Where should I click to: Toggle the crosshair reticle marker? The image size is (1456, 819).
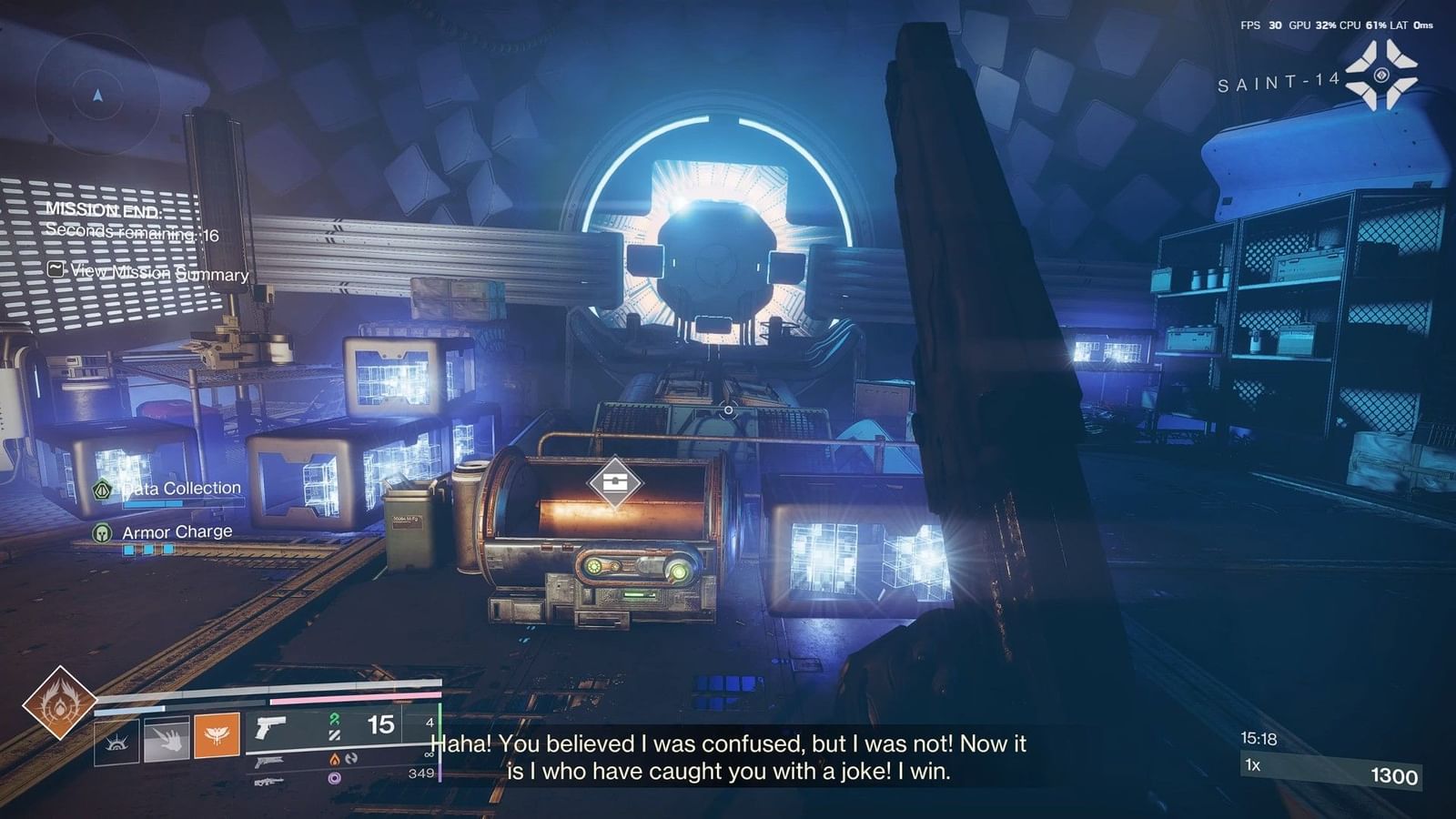728,410
